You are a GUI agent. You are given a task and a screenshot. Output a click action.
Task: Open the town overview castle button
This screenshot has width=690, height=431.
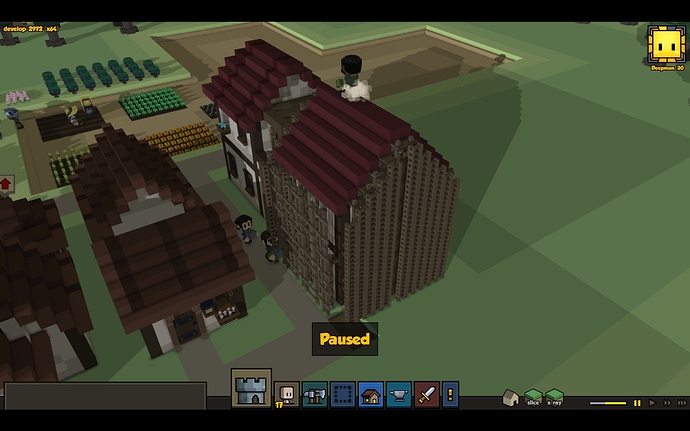[251, 388]
